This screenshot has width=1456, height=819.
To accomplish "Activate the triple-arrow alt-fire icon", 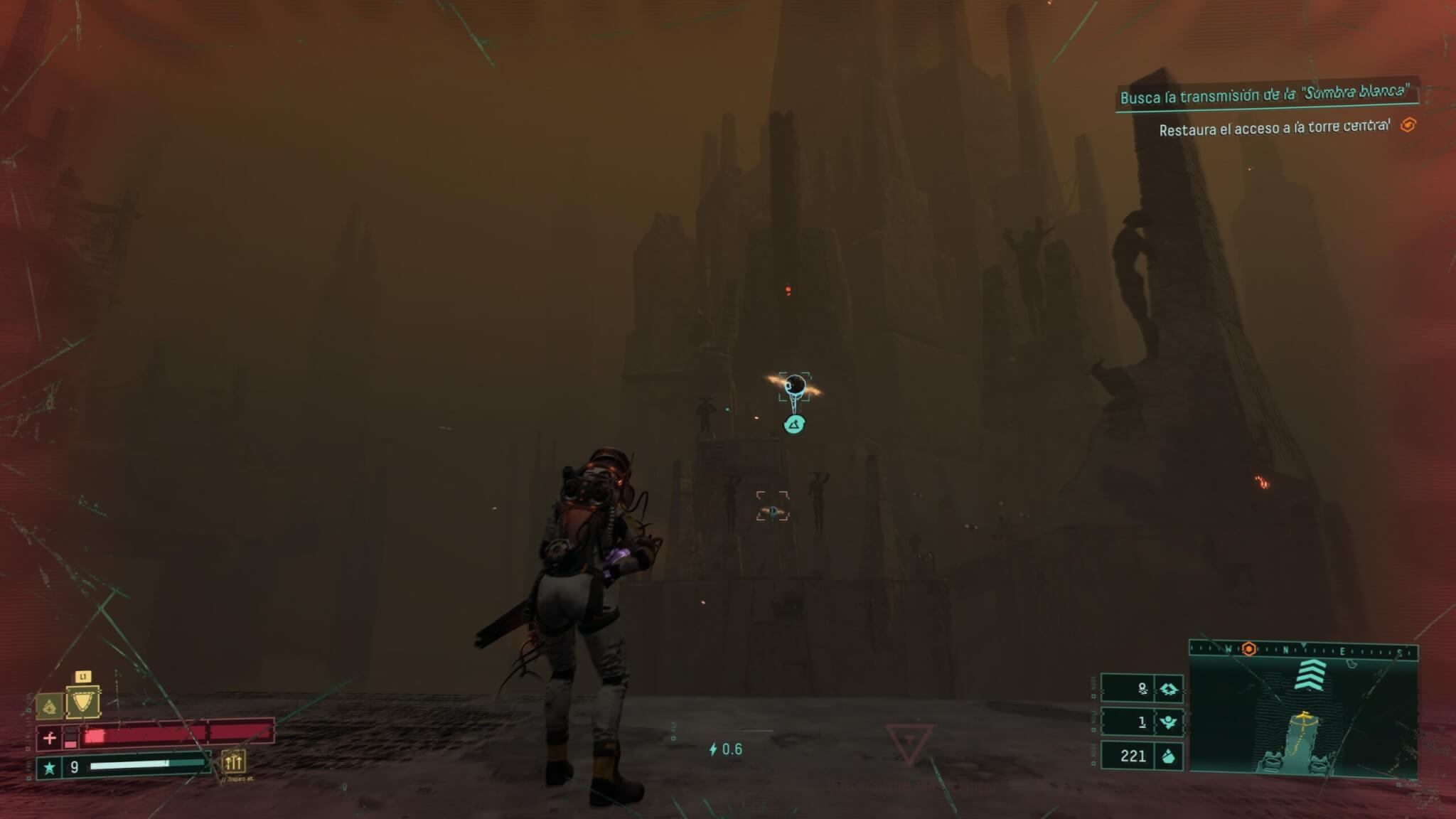I will point(233,762).
